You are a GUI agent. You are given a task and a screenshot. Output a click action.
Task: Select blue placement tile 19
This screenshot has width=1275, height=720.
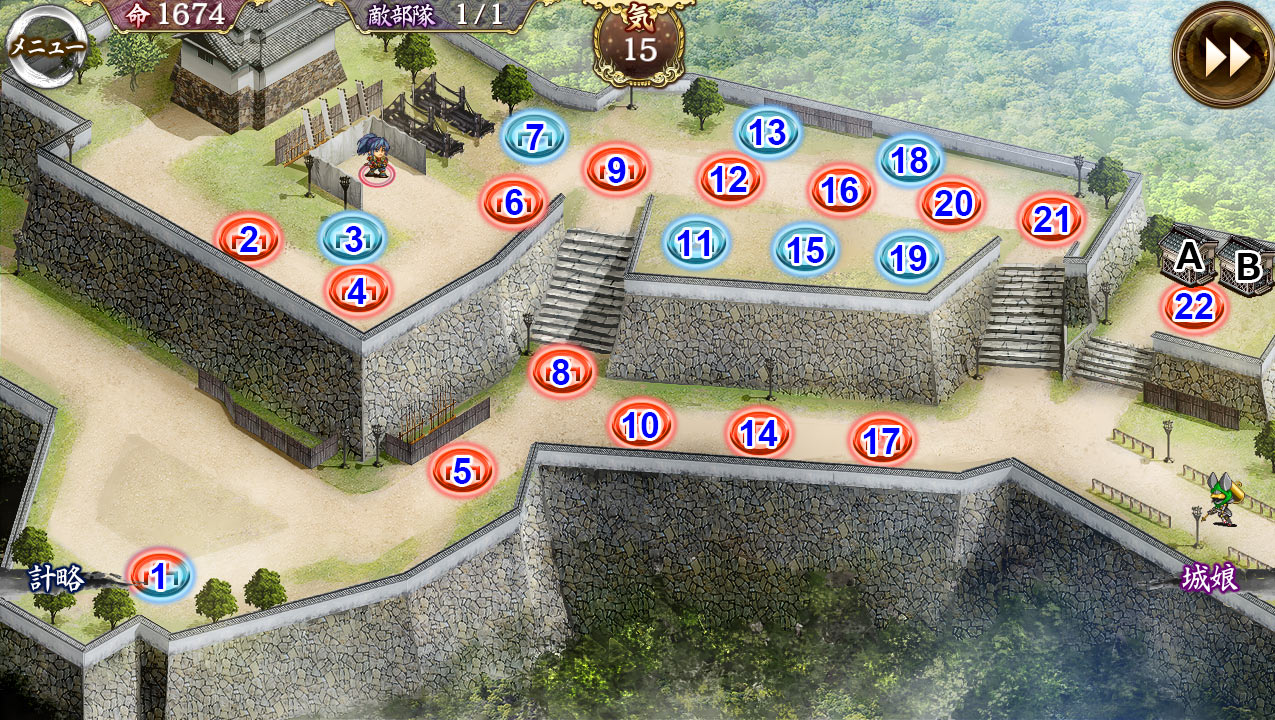click(x=909, y=259)
